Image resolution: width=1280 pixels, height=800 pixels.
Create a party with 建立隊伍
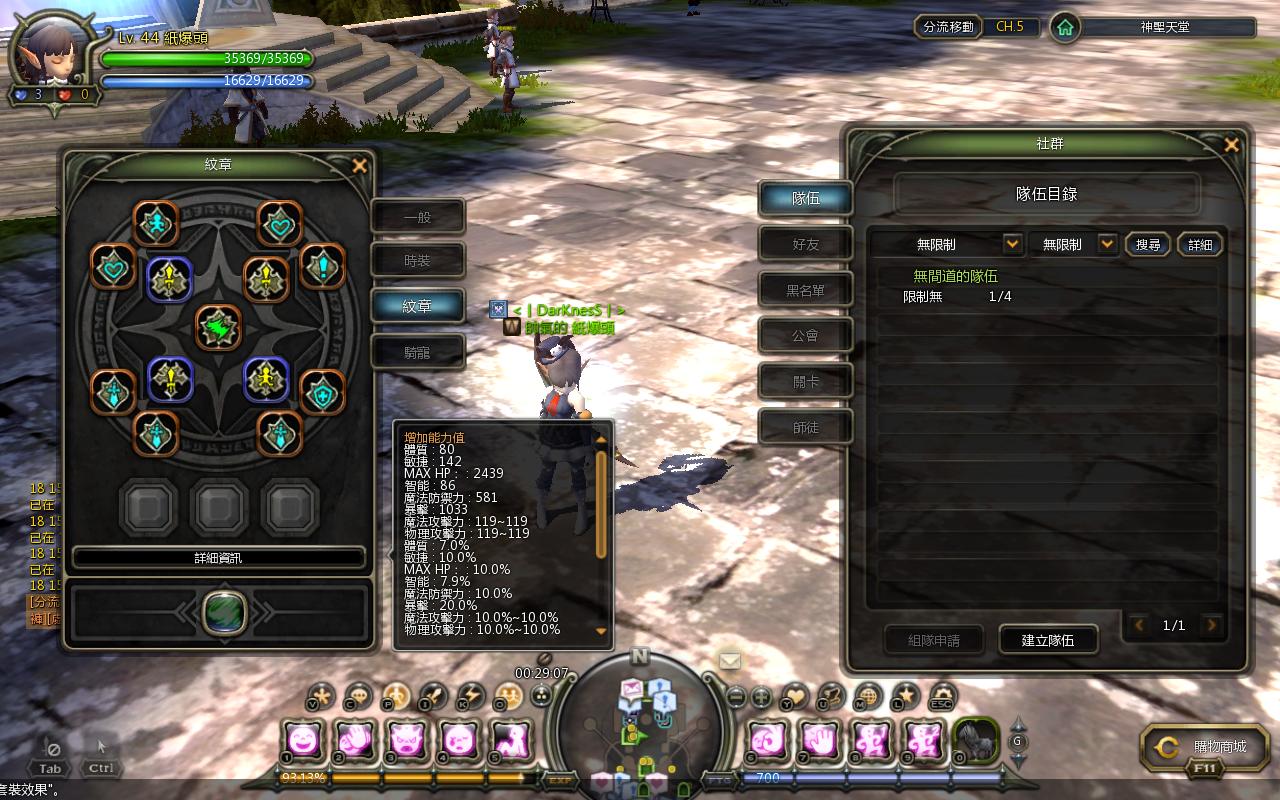(x=1047, y=640)
